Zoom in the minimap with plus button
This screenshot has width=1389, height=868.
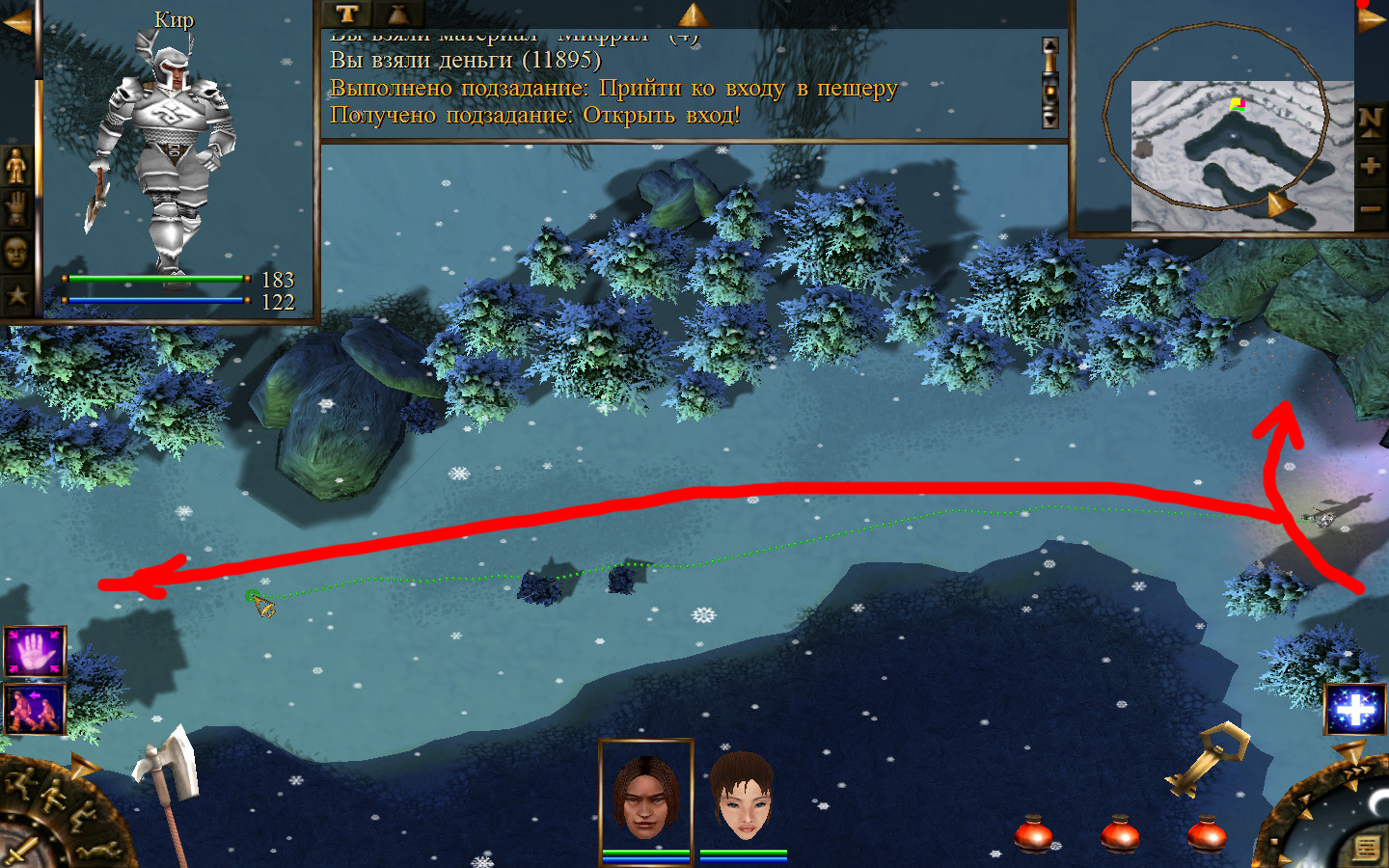coord(1371,165)
